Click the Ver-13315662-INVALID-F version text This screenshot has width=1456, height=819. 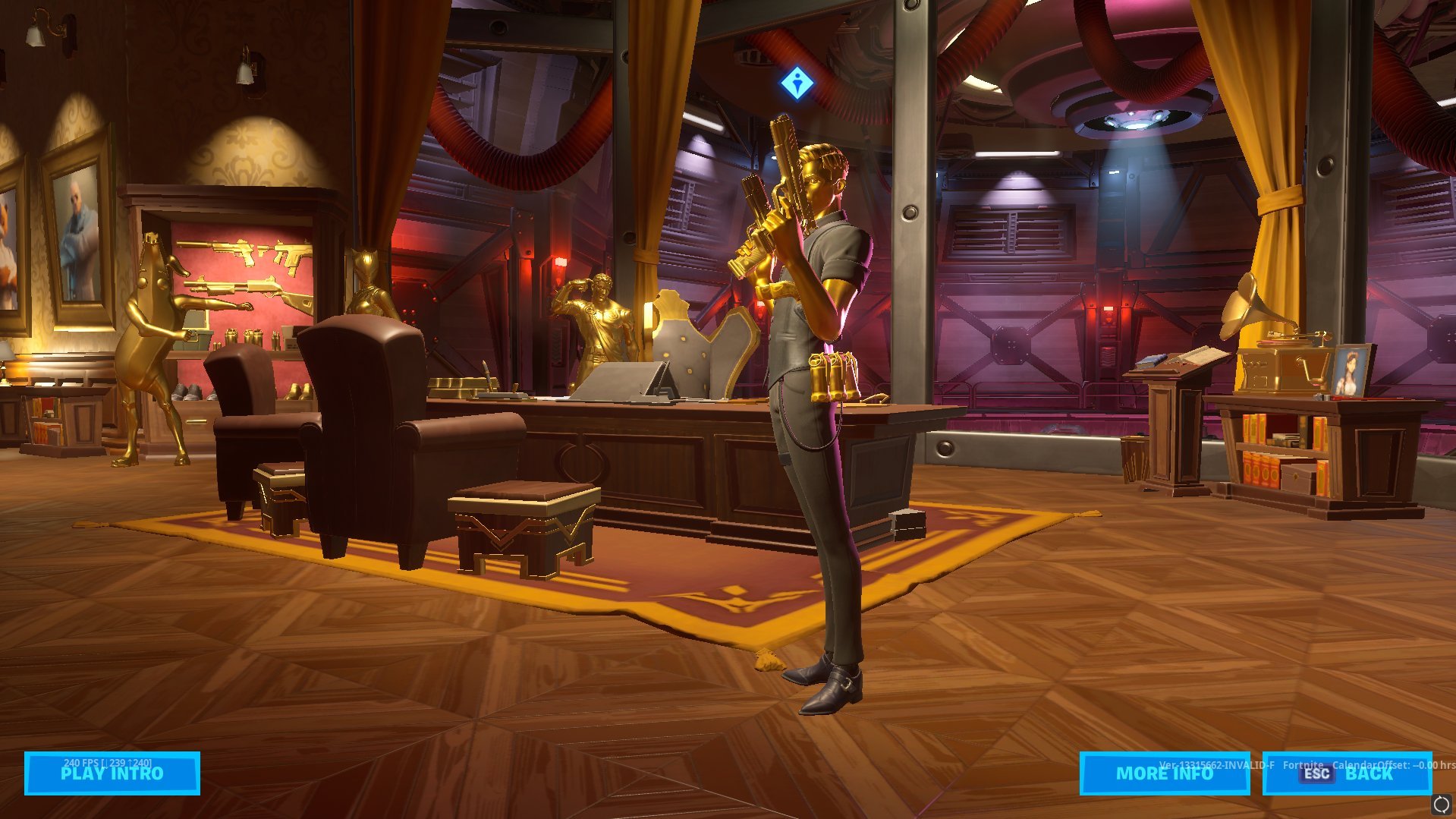[1215, 766]
